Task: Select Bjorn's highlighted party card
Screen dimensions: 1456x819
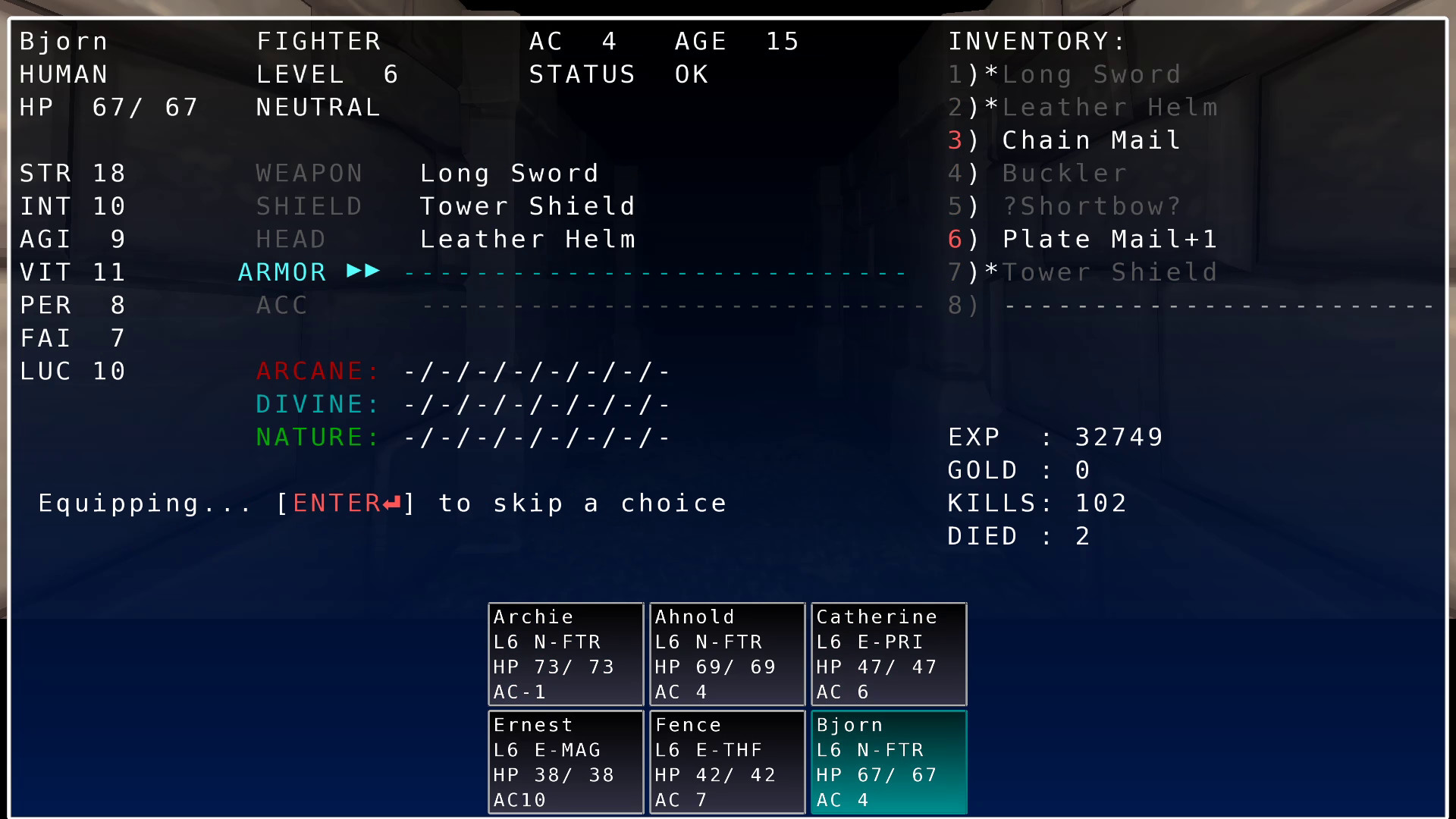Action: pyautogui.click(x=888, y=761)
